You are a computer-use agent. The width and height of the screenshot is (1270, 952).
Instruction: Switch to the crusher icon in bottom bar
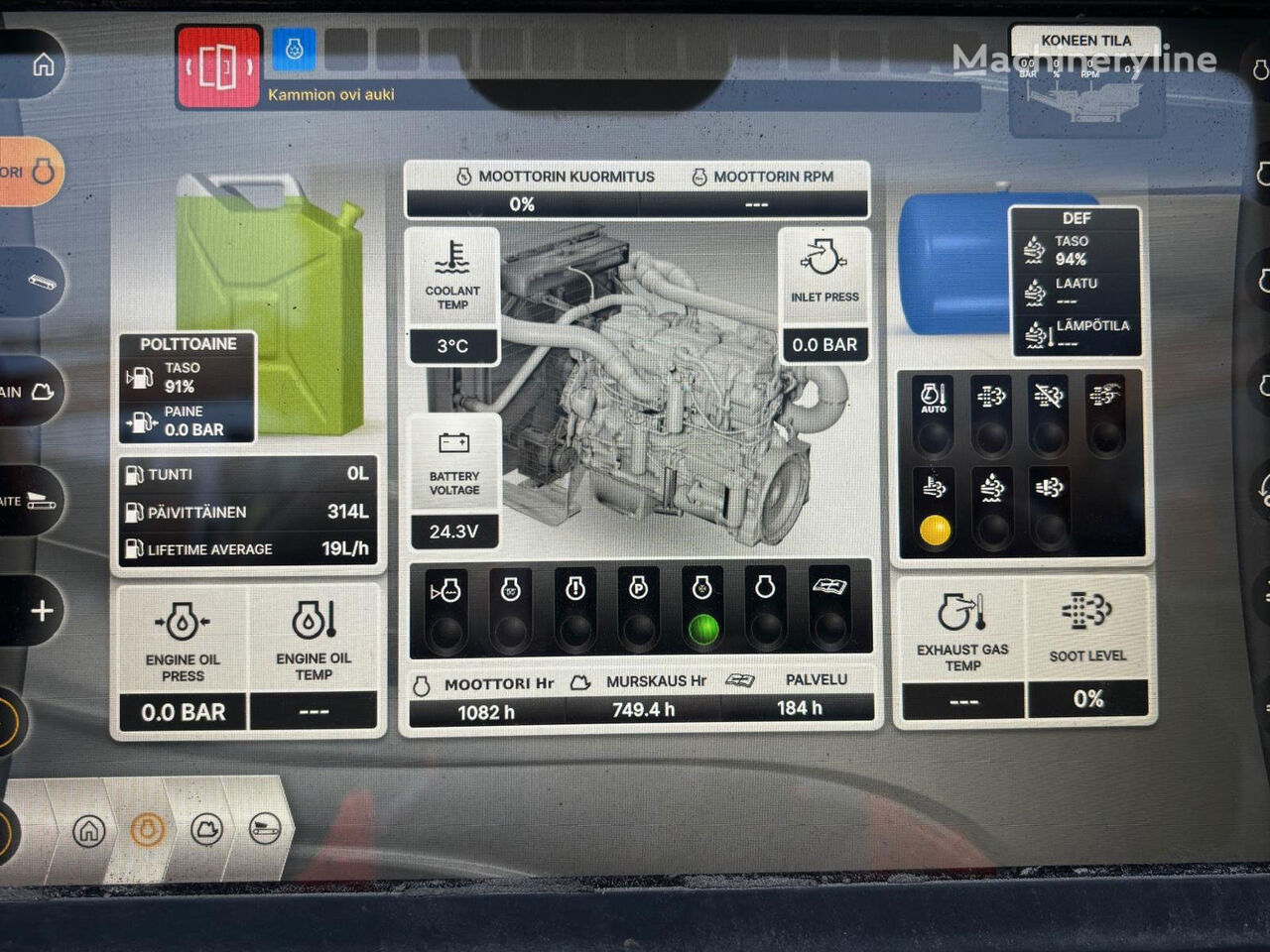coord(206,829)
